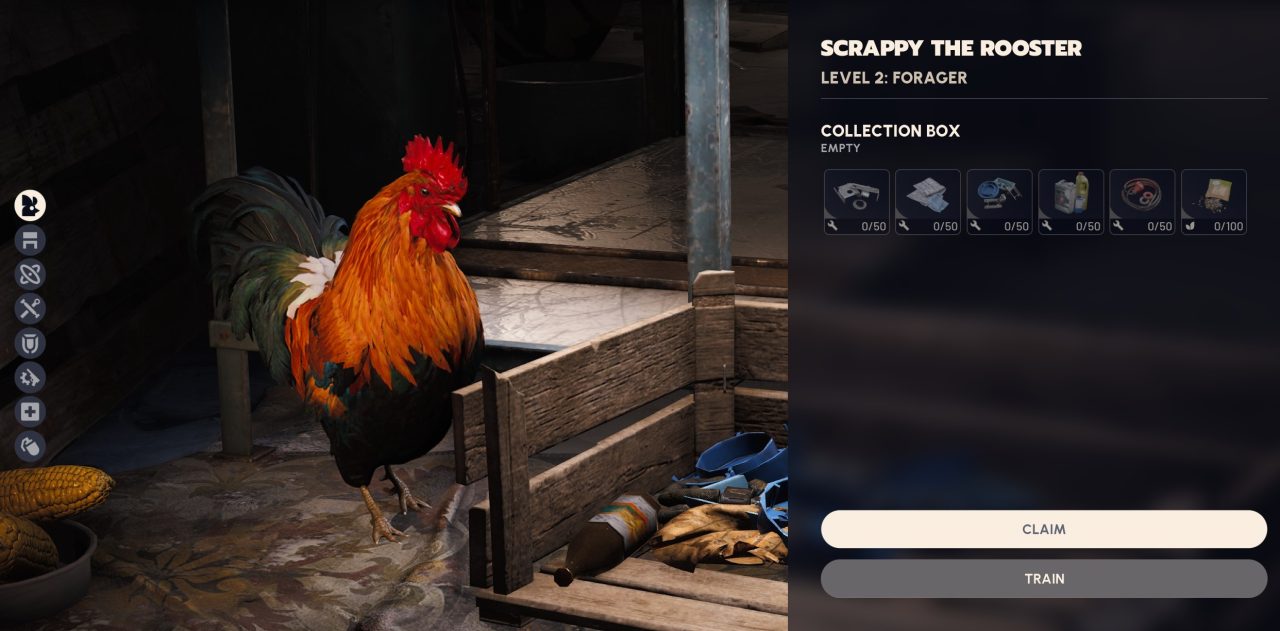Pick the fabric collection slot
The image size is (1280, 631).
(928, 202)
